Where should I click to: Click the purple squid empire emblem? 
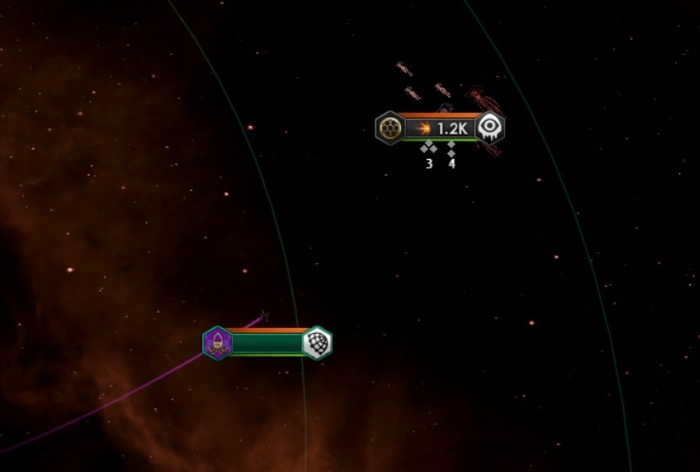[x=217, y=344]
